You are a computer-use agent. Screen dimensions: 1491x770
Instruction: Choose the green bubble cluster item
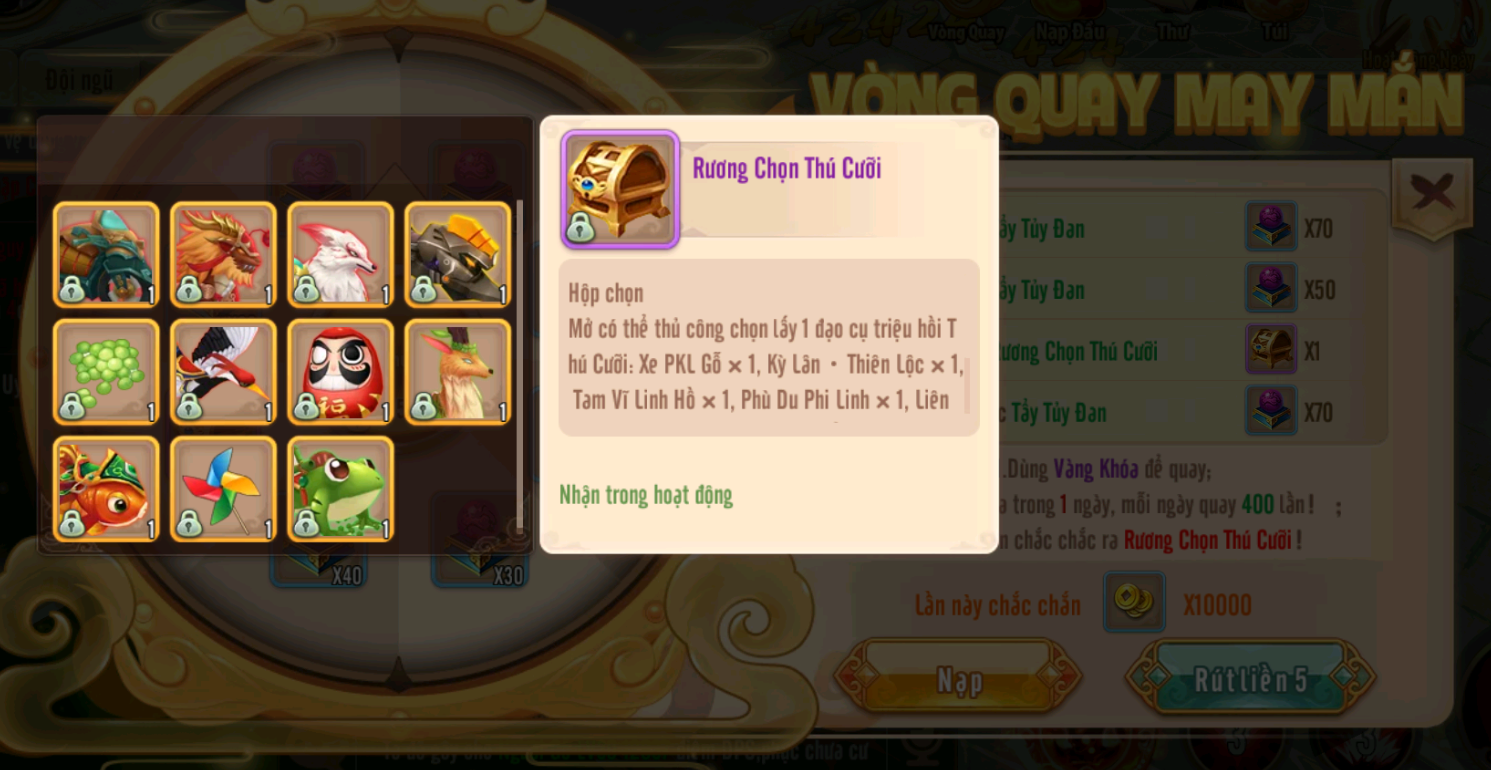(x=106, y=372)
